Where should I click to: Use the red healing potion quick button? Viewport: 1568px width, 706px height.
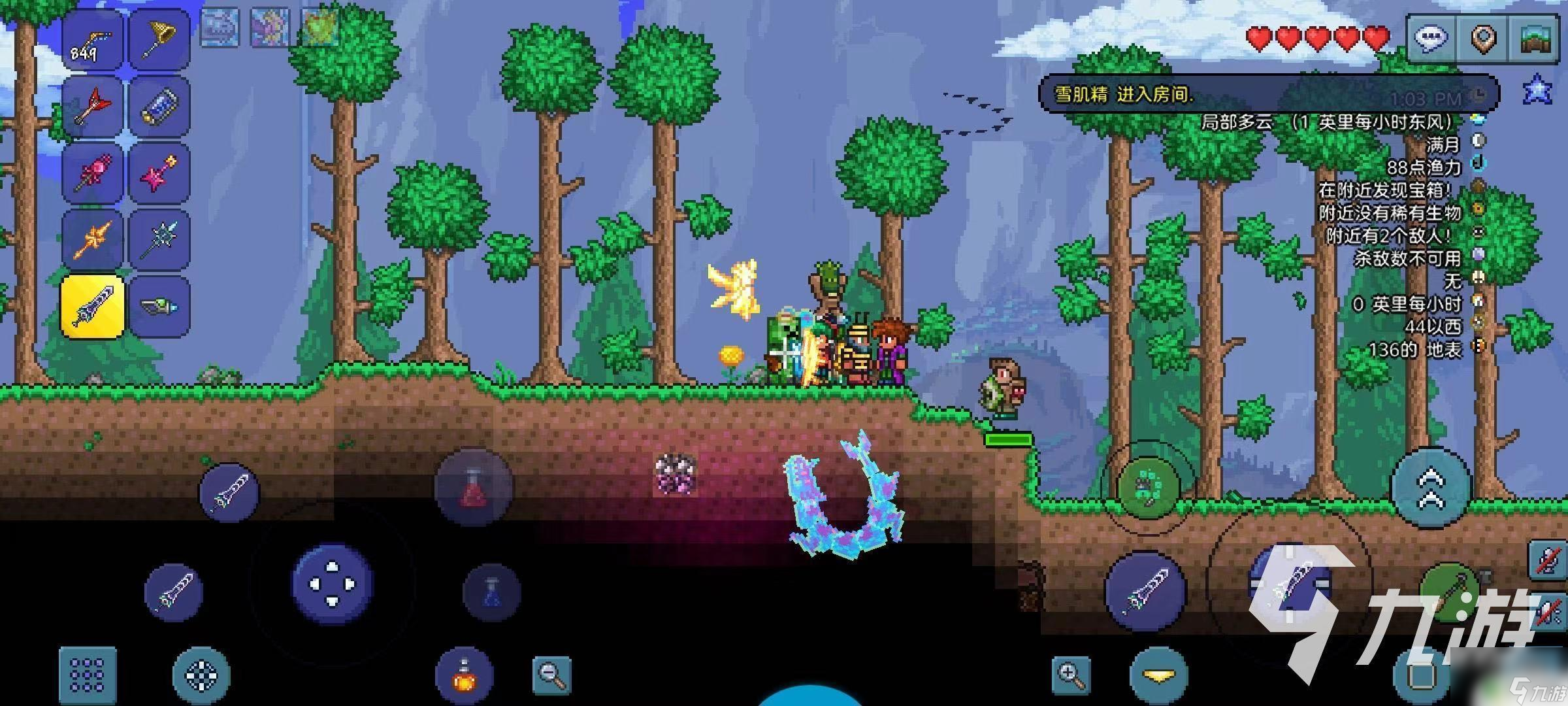coord(474,487)
